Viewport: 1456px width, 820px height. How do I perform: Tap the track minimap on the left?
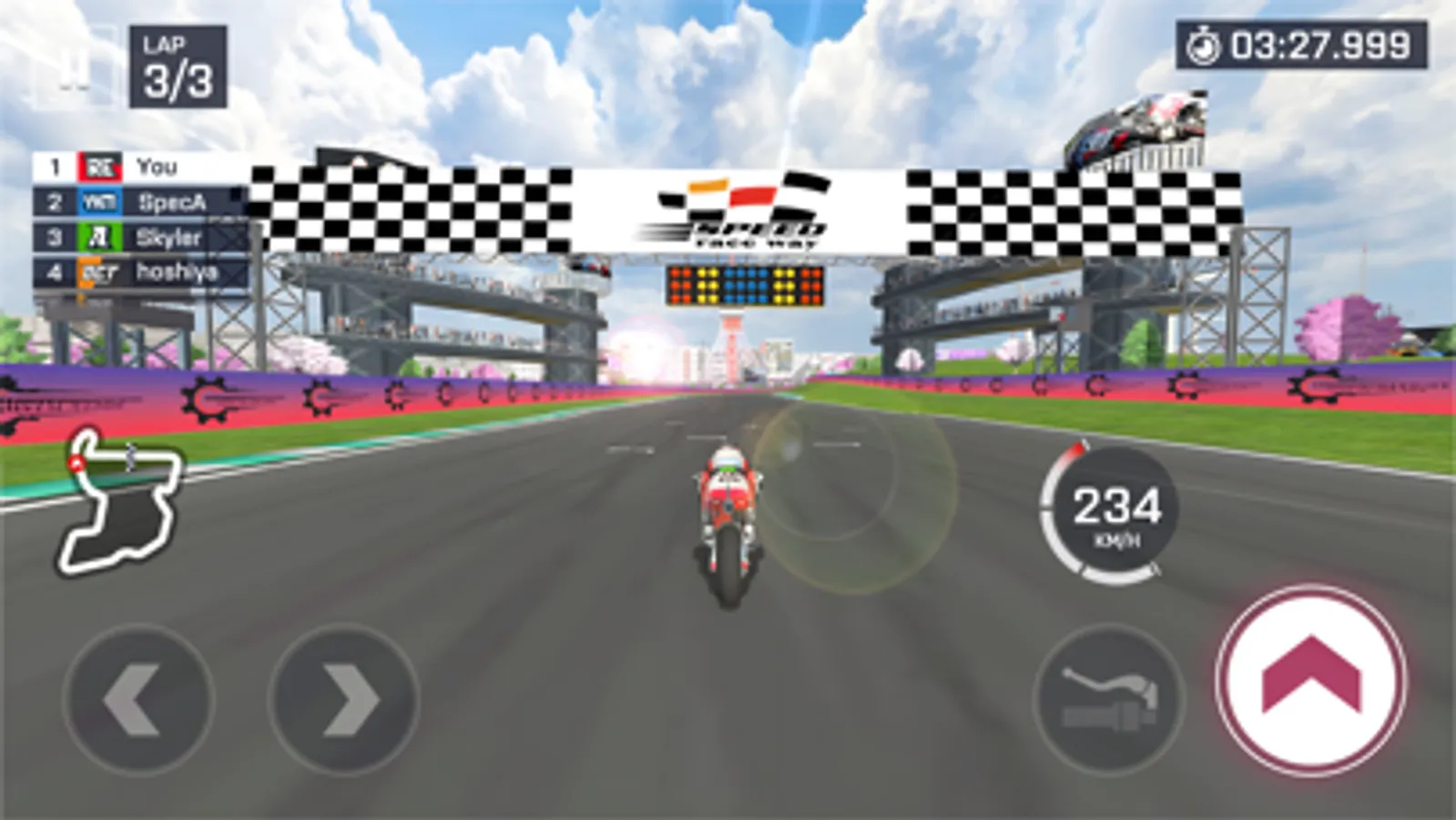(121, 501)
